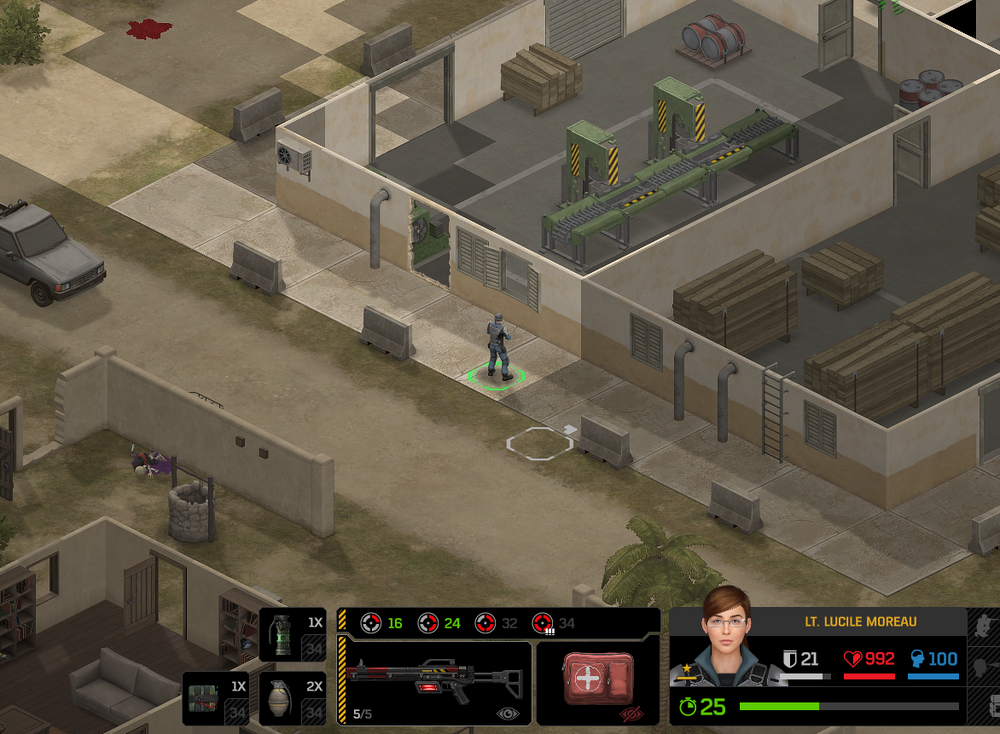1000x734 pixels.
Task: Toggle the eye icon on the rifle slot
Action: coord(508,714)
